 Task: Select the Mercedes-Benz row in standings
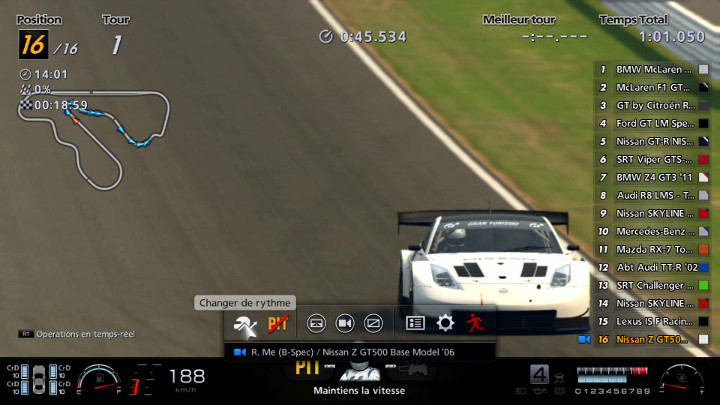653,231
